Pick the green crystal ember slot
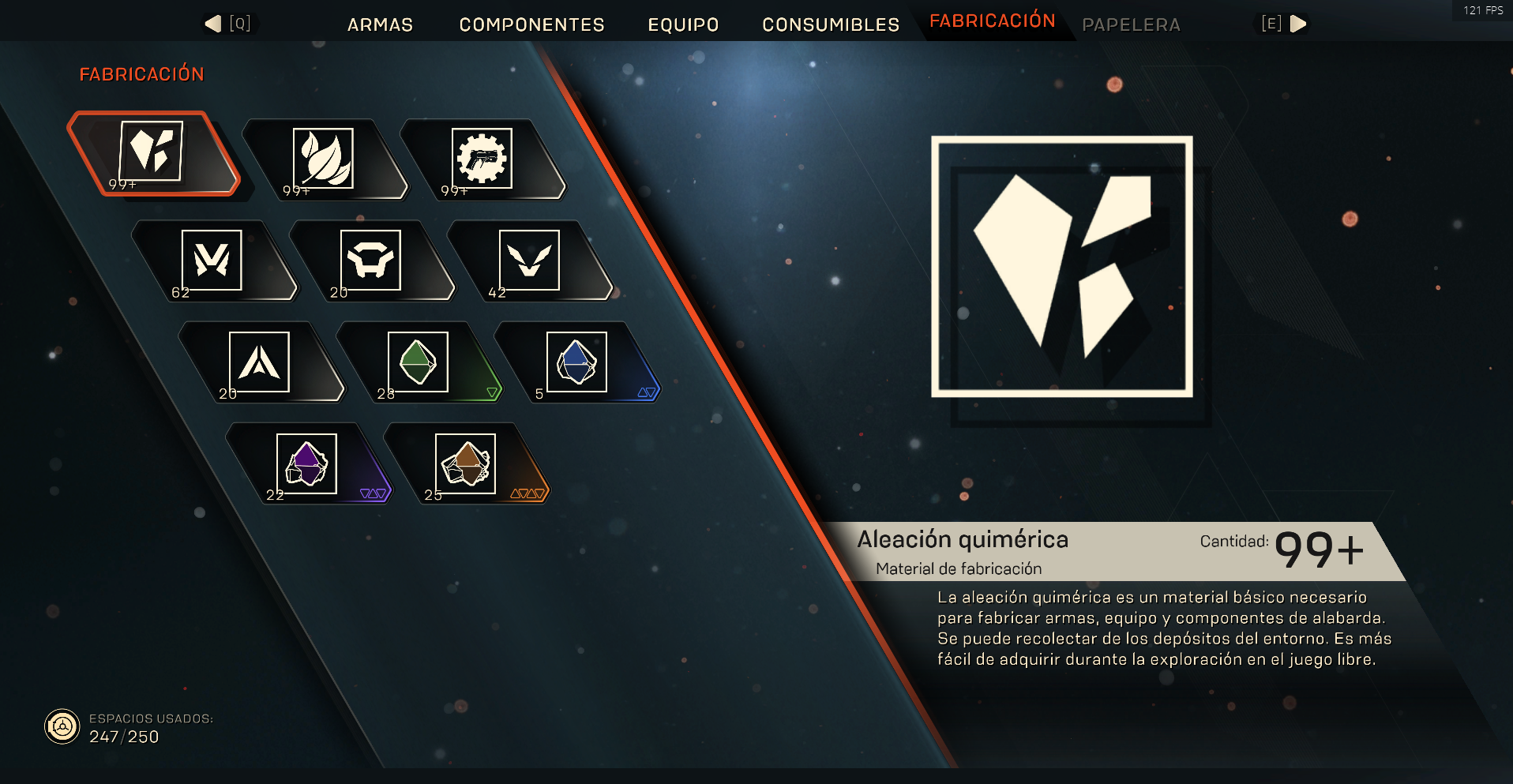 [x=419, y=362]
